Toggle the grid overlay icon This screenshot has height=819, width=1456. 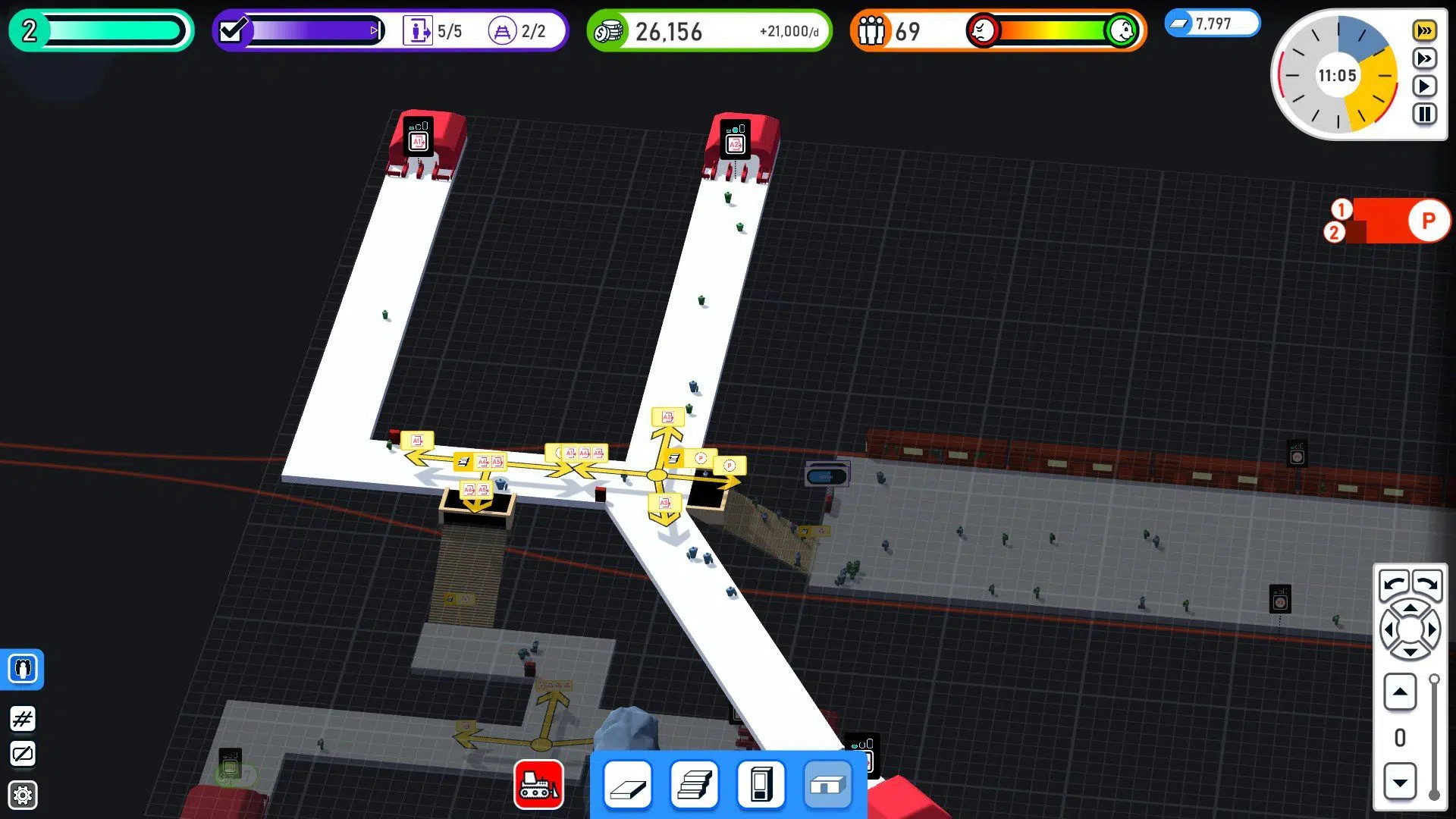[x=22, y=719]
